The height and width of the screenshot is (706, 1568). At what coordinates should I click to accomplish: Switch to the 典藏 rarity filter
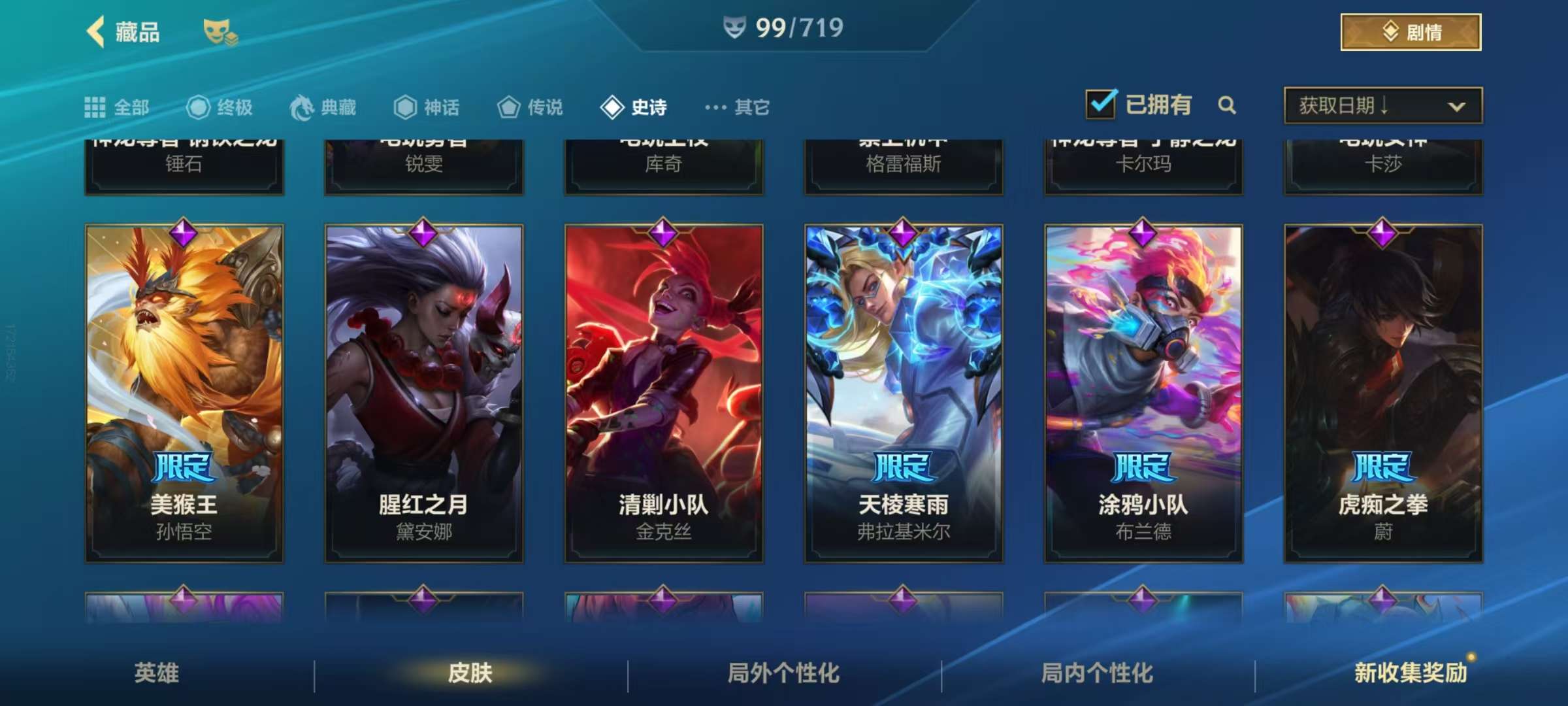tap(323, 107)
